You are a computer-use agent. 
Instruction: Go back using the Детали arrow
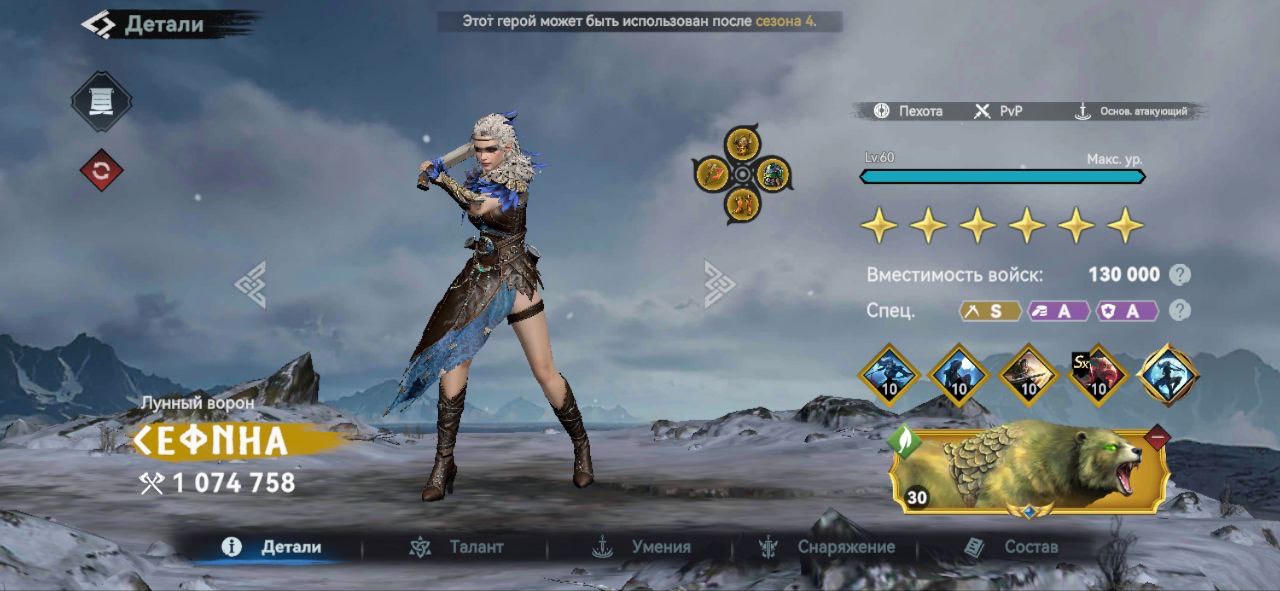(98, 24)
